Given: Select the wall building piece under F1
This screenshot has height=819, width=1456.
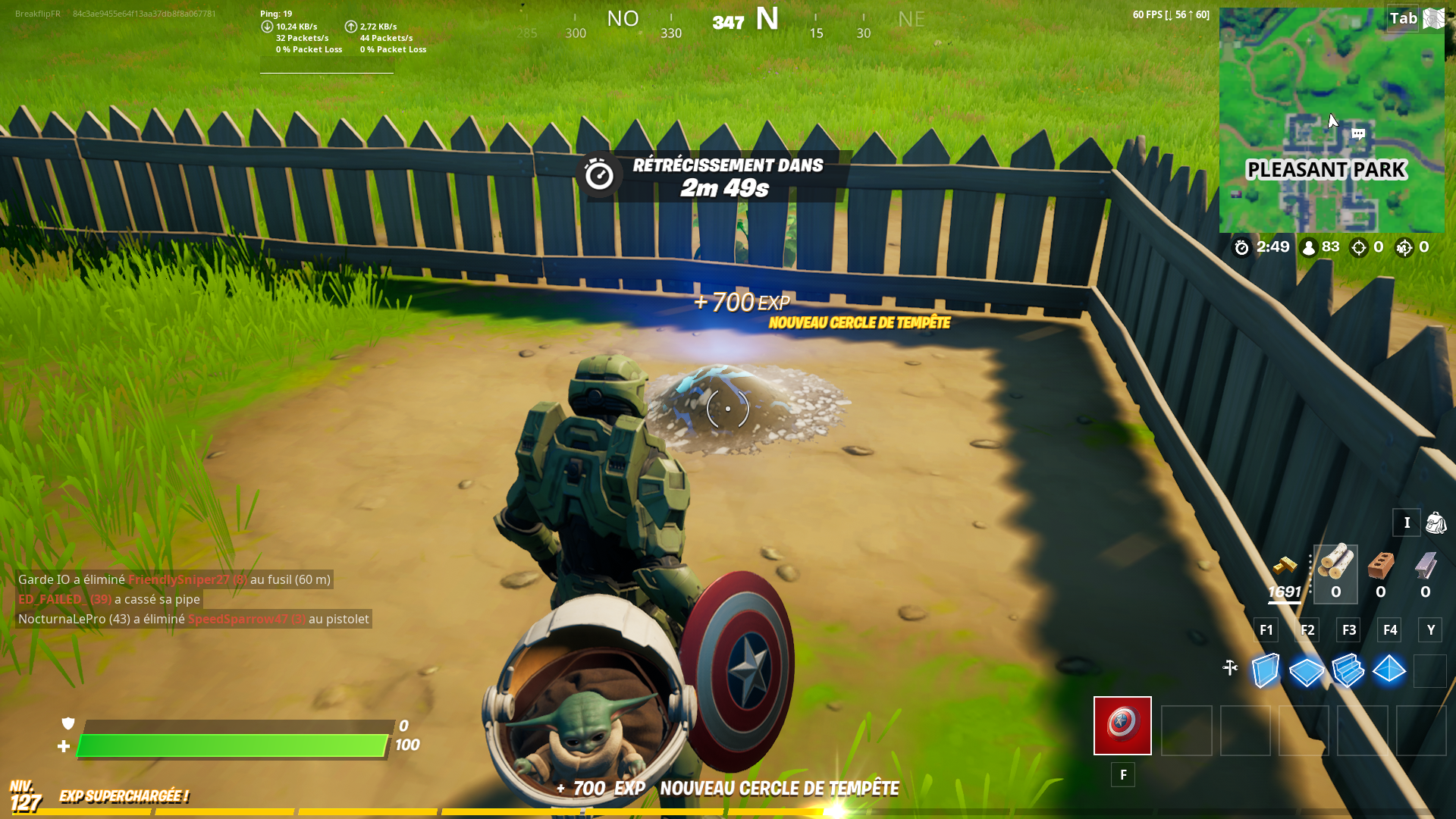Looking at the screenshot, I should 1265,670.
